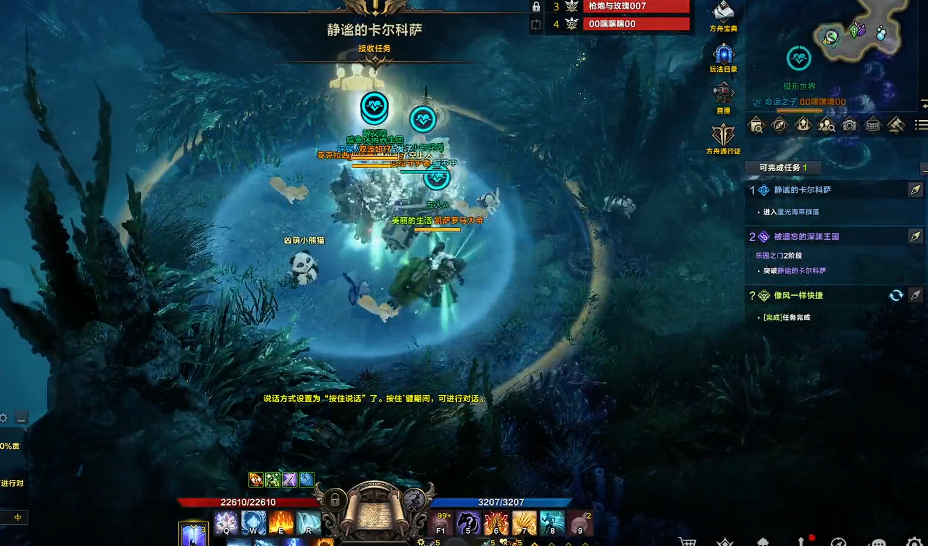Click the gavel icon under the minimap
The width and height of the screenshot is (928, 546).
tap(896, 125)
